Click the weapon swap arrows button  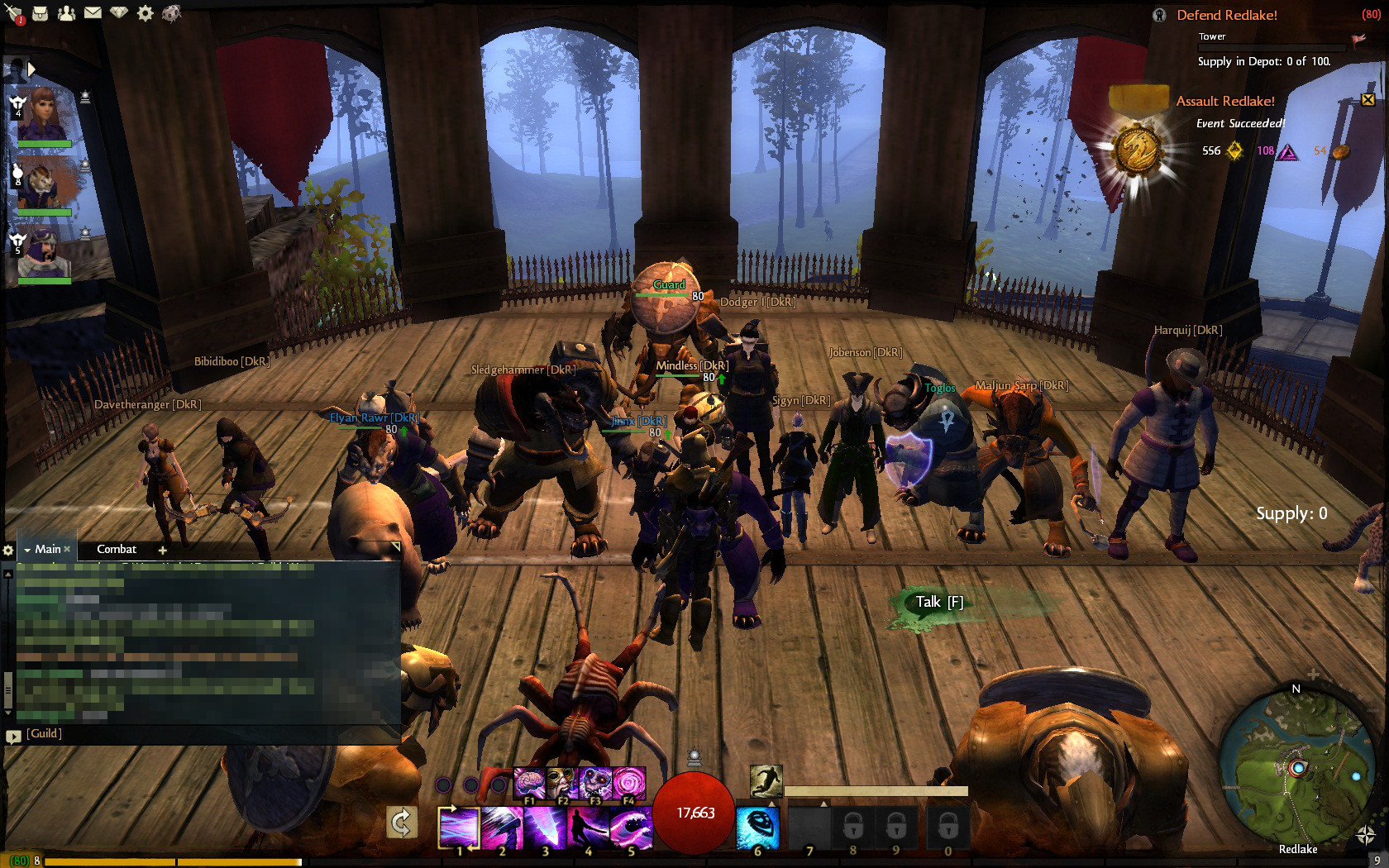coord(401,823)
